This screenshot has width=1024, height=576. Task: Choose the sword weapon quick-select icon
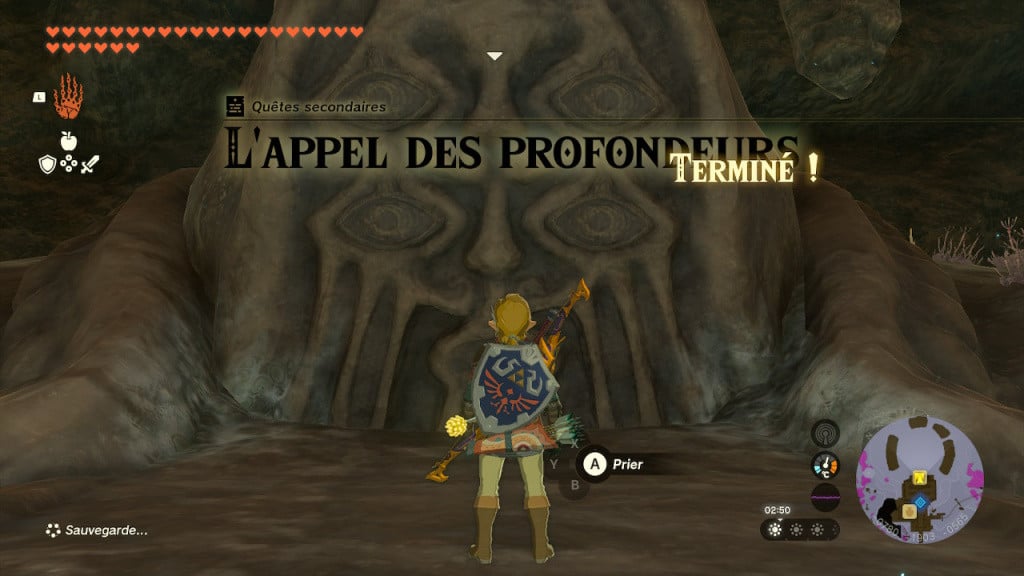[x=90, y=165]
